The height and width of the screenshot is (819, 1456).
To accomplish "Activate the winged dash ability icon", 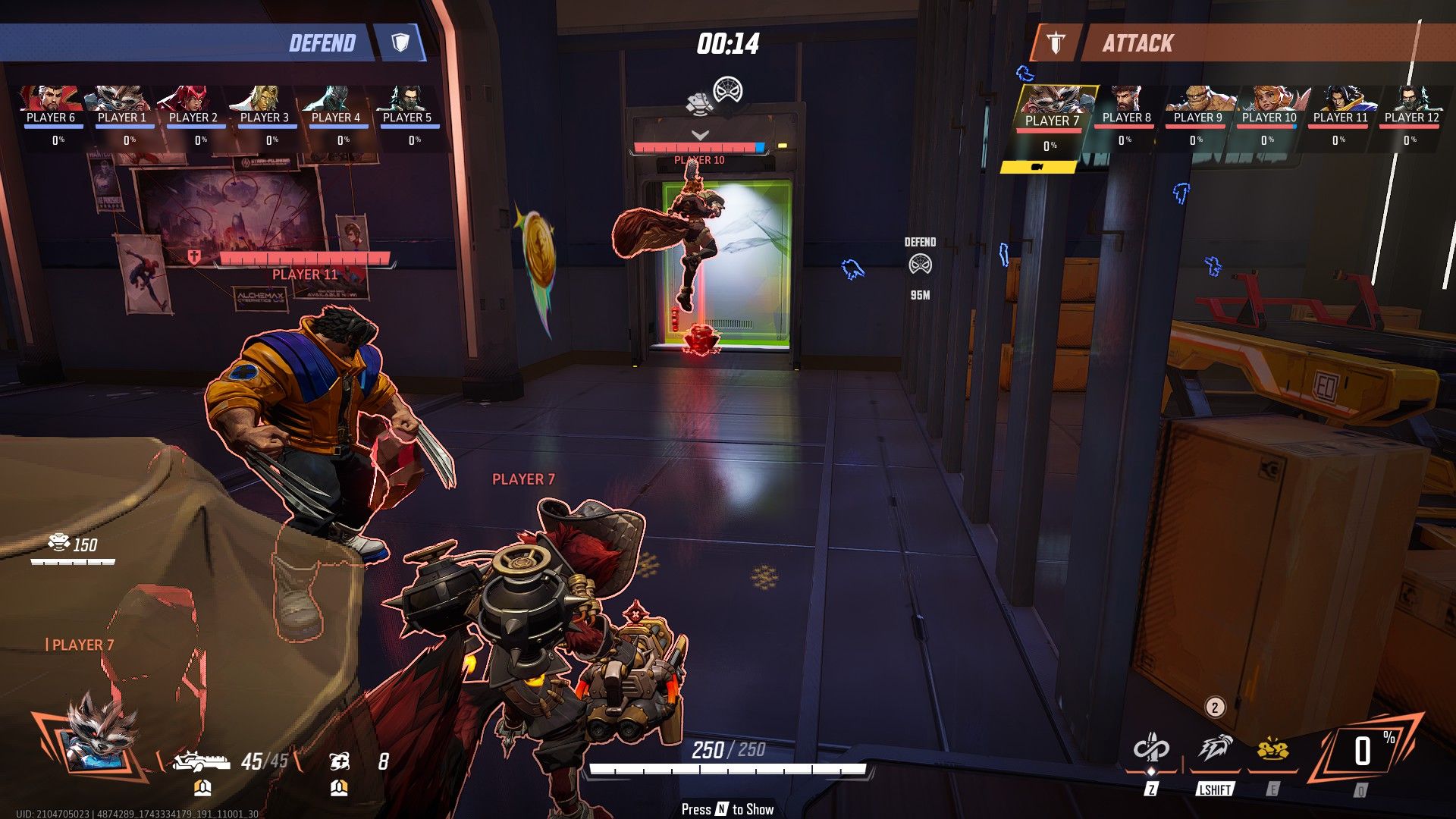I will tap(1215, 750).
